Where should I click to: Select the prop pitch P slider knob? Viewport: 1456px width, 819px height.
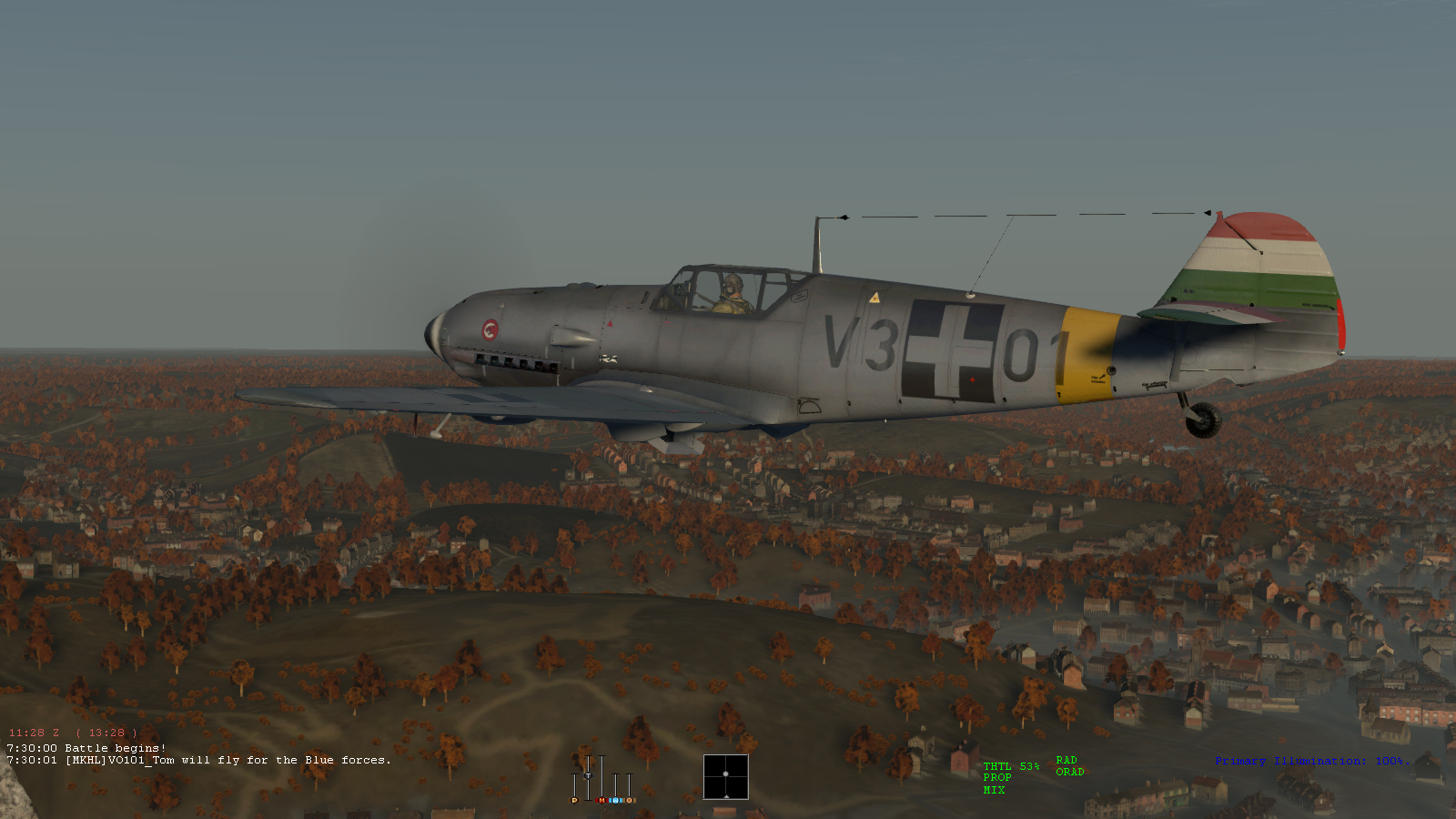coord(574,800)
